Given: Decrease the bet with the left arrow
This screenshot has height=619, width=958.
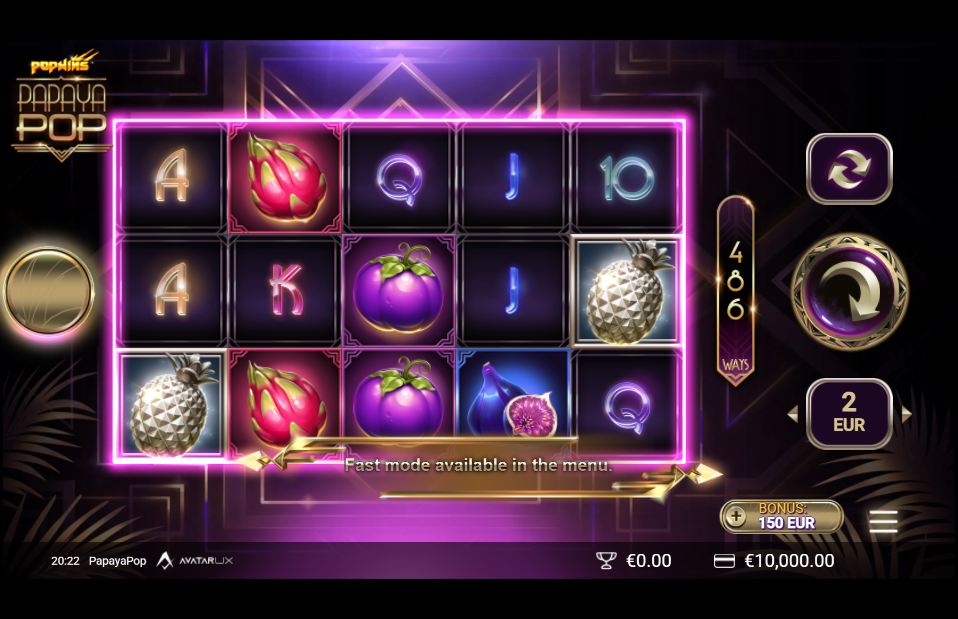Looking at the screenshot, I should [x=792, y=414].
